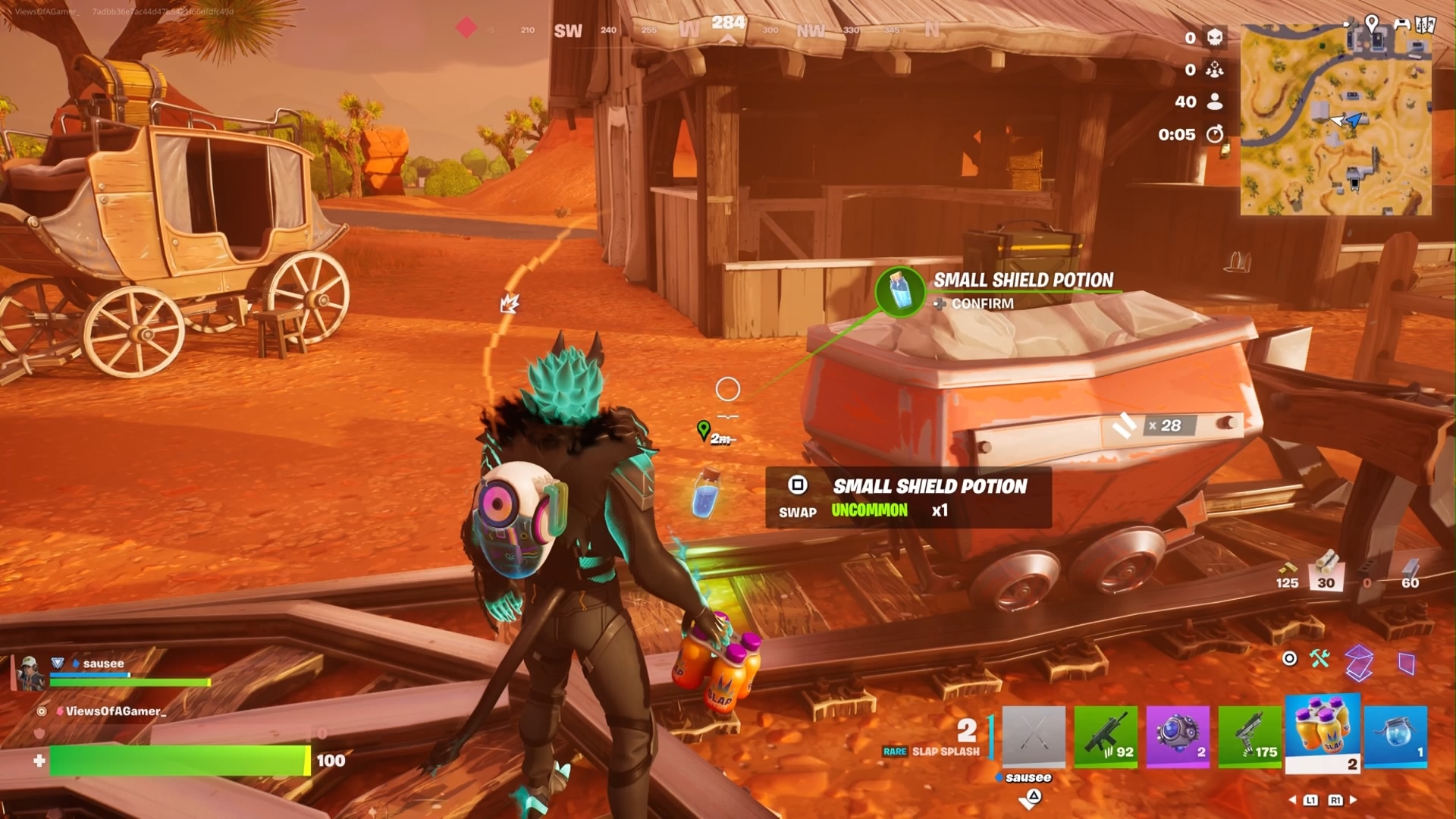Equip the green pistol with 175 ammo
This screenshot has width=1456, height=819.
pyautogui.click(x=1250, y=736)
